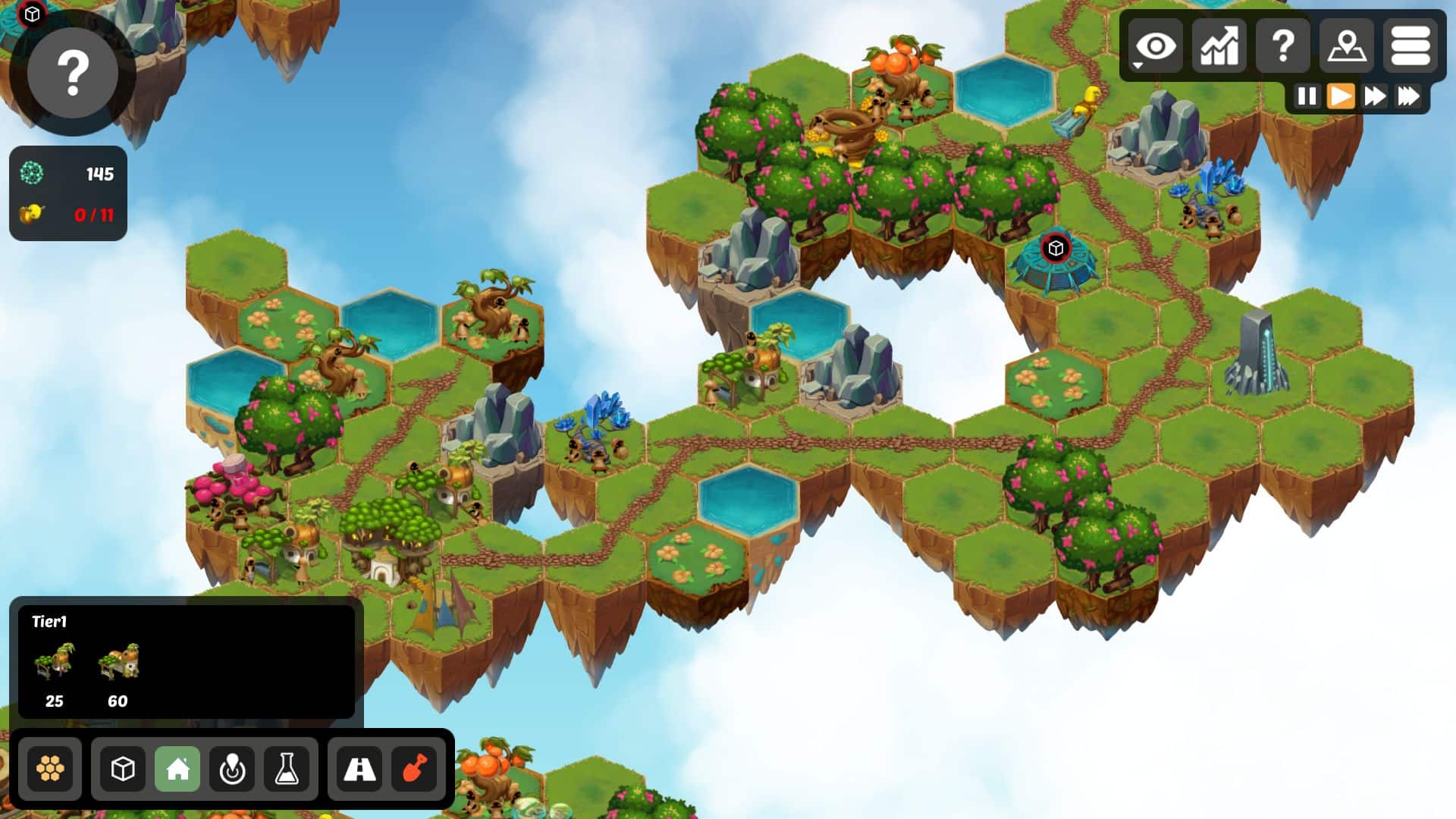Click the small question mark help button

pos(1282,47)
